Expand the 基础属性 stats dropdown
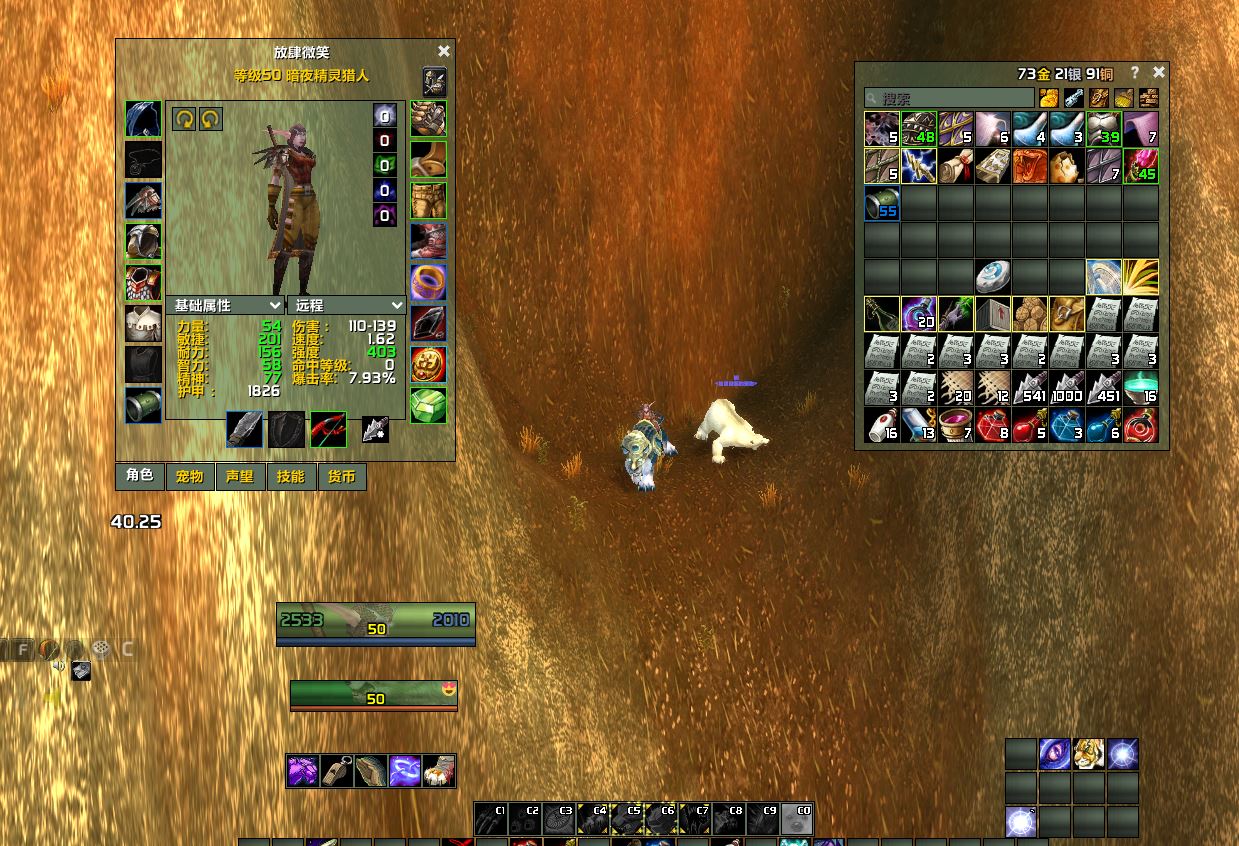Screen dimensions: 1239x846 pos(228,305)
